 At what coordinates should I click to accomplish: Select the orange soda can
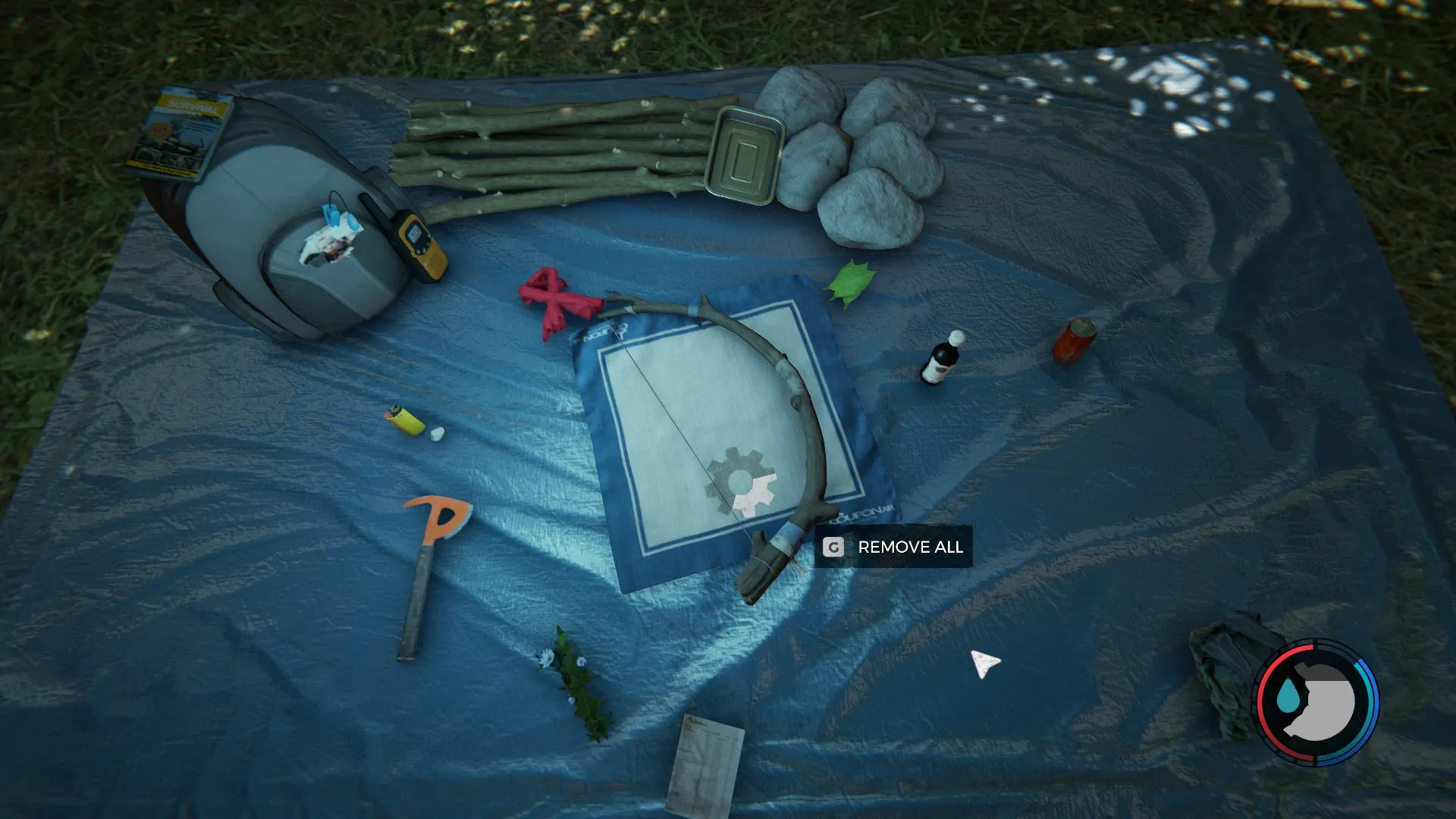(x=1073, y=340)
